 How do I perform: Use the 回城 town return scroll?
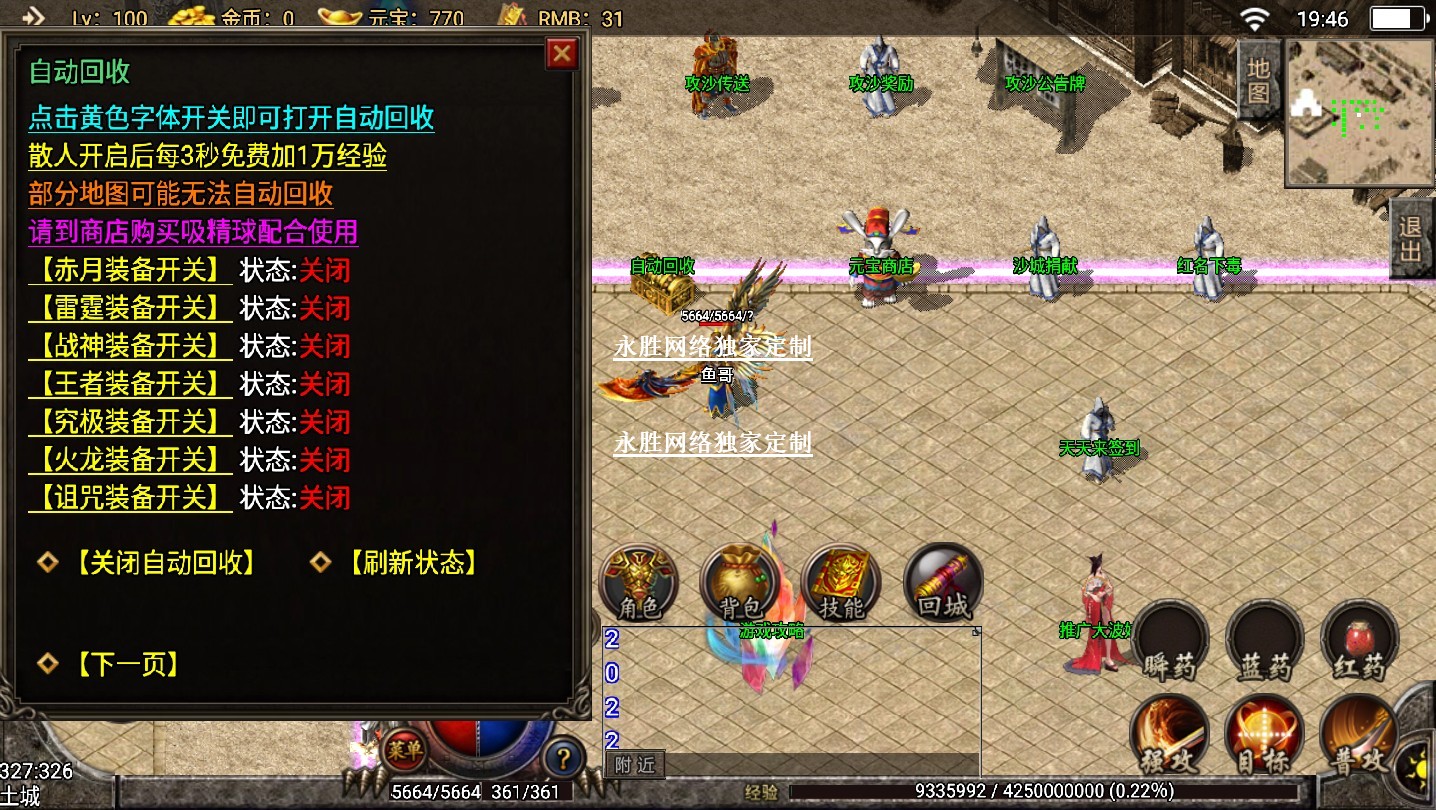pyautogui.click(x=943, y=583)
